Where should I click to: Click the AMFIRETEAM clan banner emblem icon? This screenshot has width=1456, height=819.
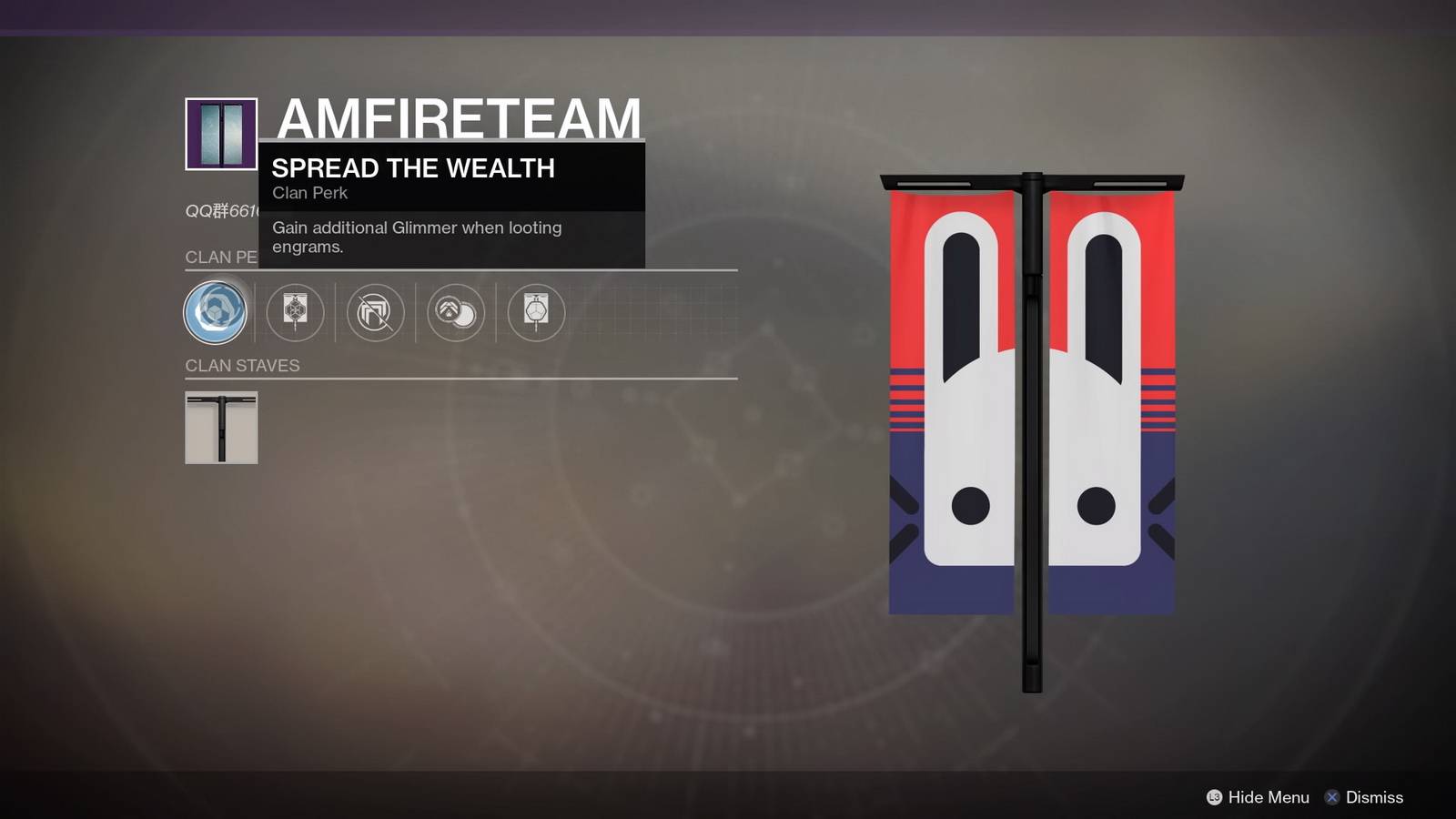click(221, 134)
